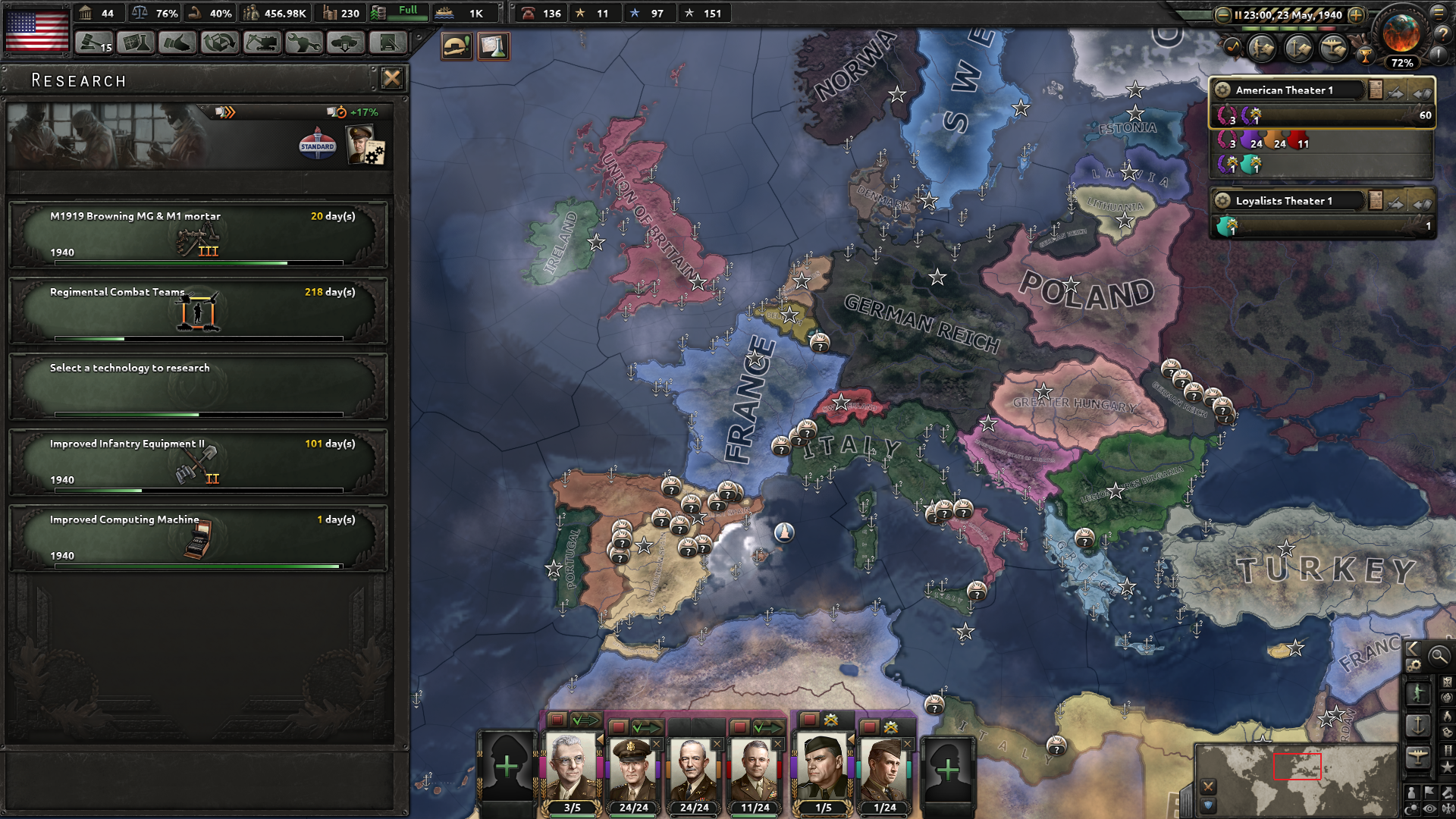Toggle the weather overlay eye icon
Image resolution: width=1456 pixels, height=819 pixels.
click(x=1429, y=810)
